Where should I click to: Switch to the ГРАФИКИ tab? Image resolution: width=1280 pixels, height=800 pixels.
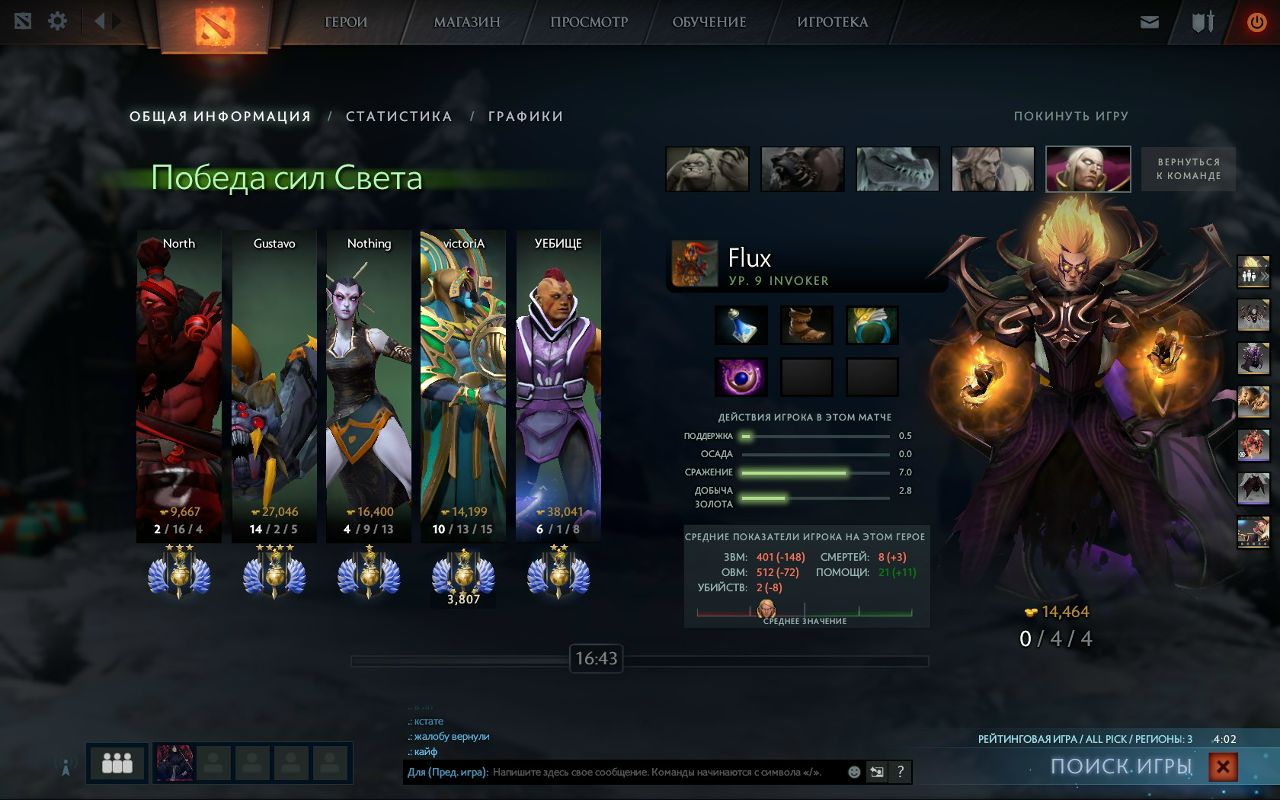point(524,116)
